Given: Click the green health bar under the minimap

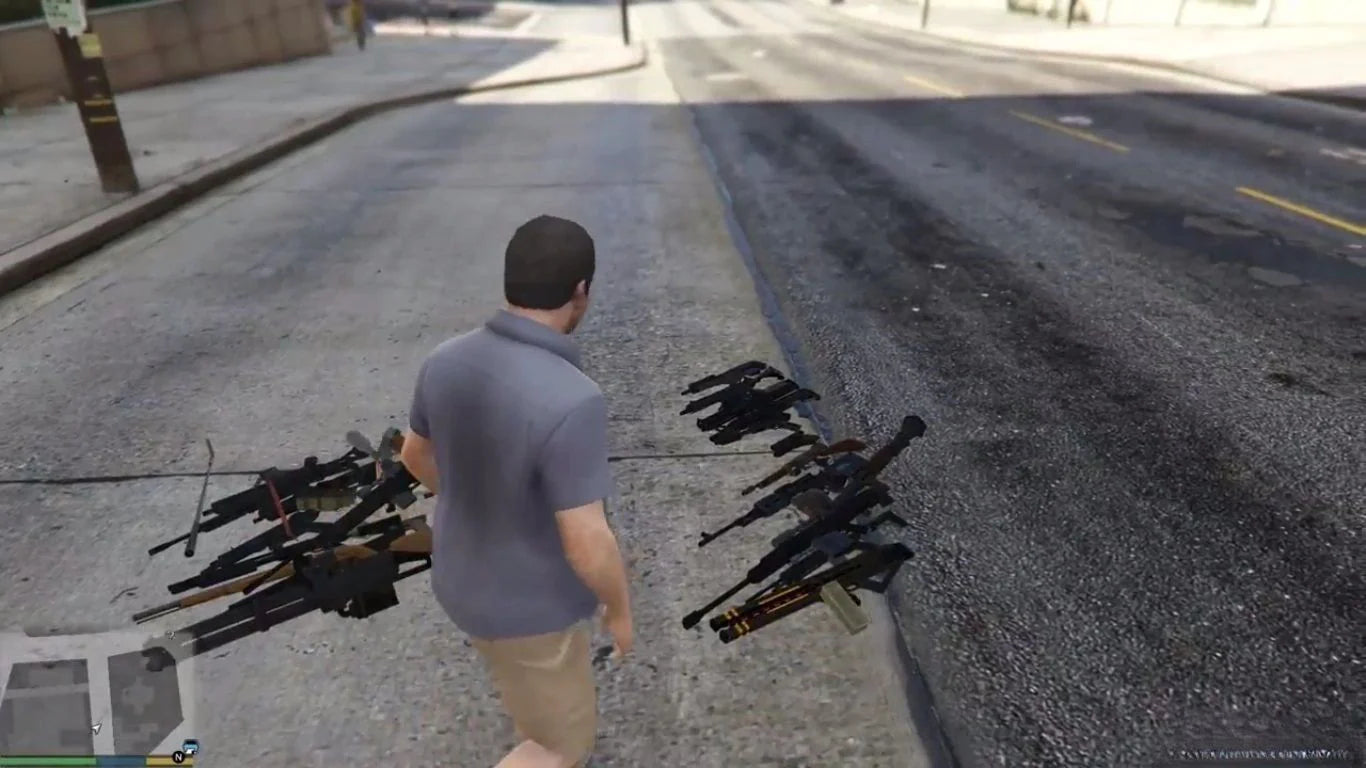Looking at the screenshot, I should (50, 760).
